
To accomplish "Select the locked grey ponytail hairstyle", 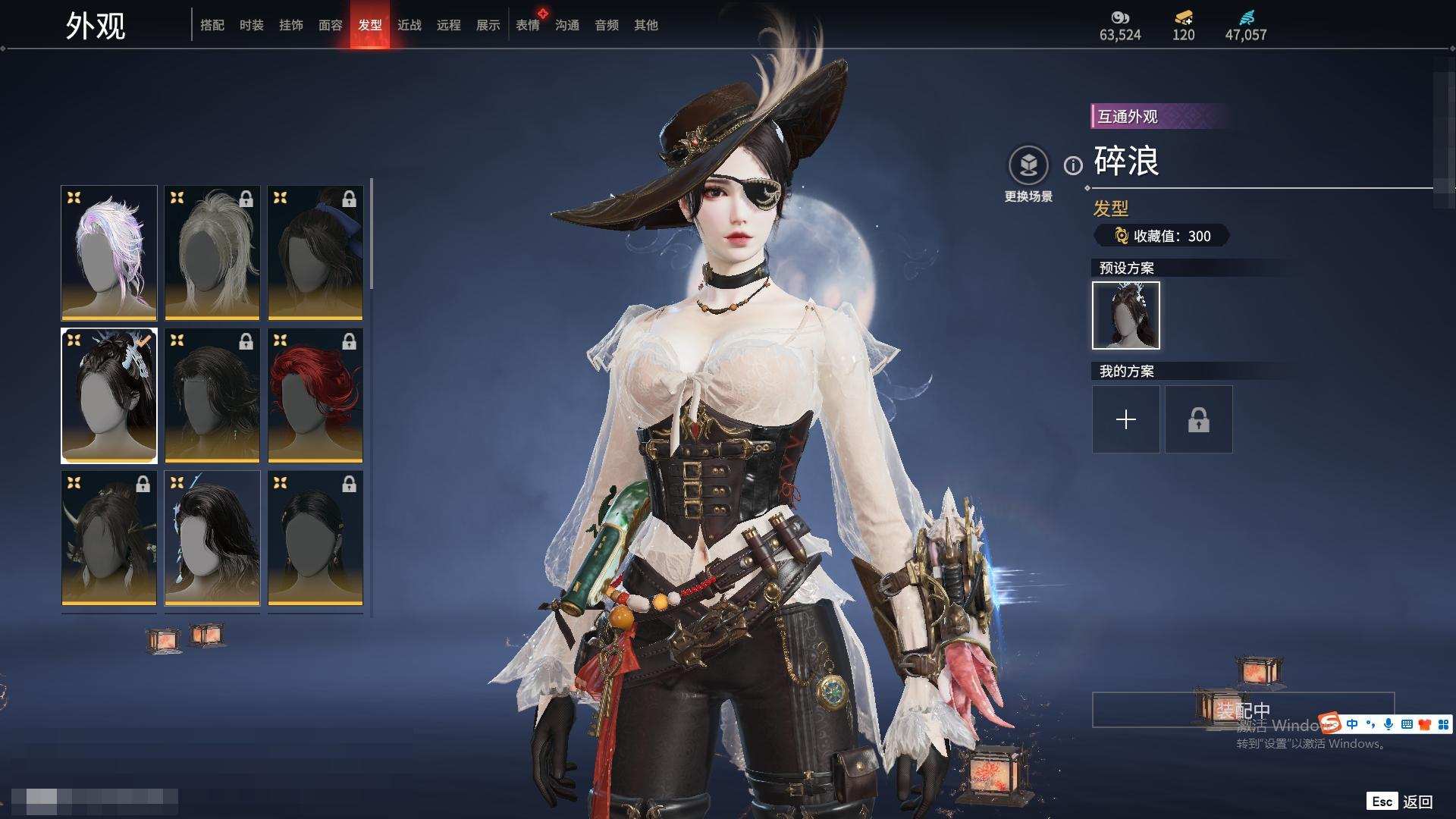I will pos(212,253).
